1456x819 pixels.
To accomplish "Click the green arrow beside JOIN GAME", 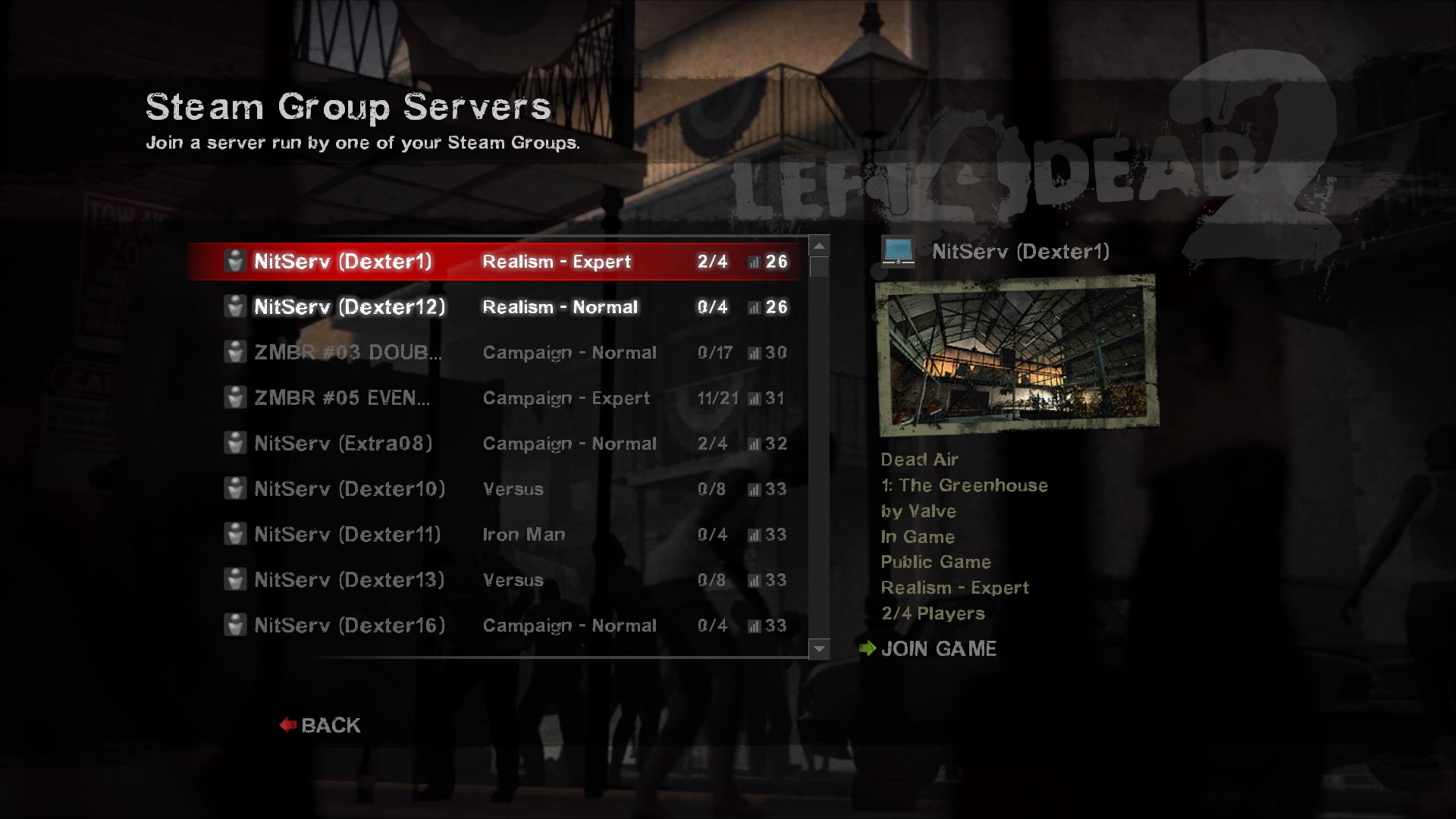I will click(x=867, y=648).
